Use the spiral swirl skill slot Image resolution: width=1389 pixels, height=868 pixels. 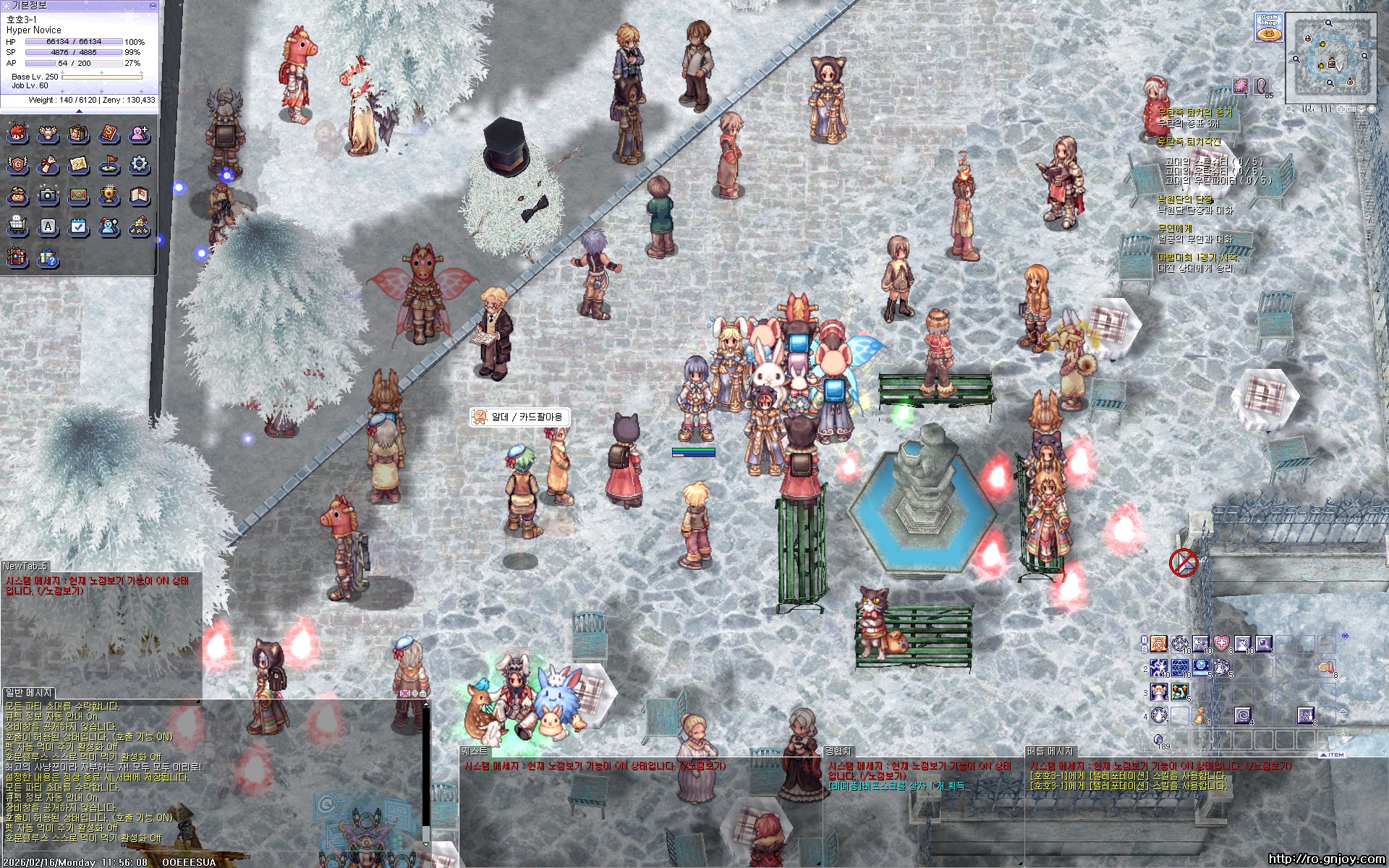pos(1242,715)
